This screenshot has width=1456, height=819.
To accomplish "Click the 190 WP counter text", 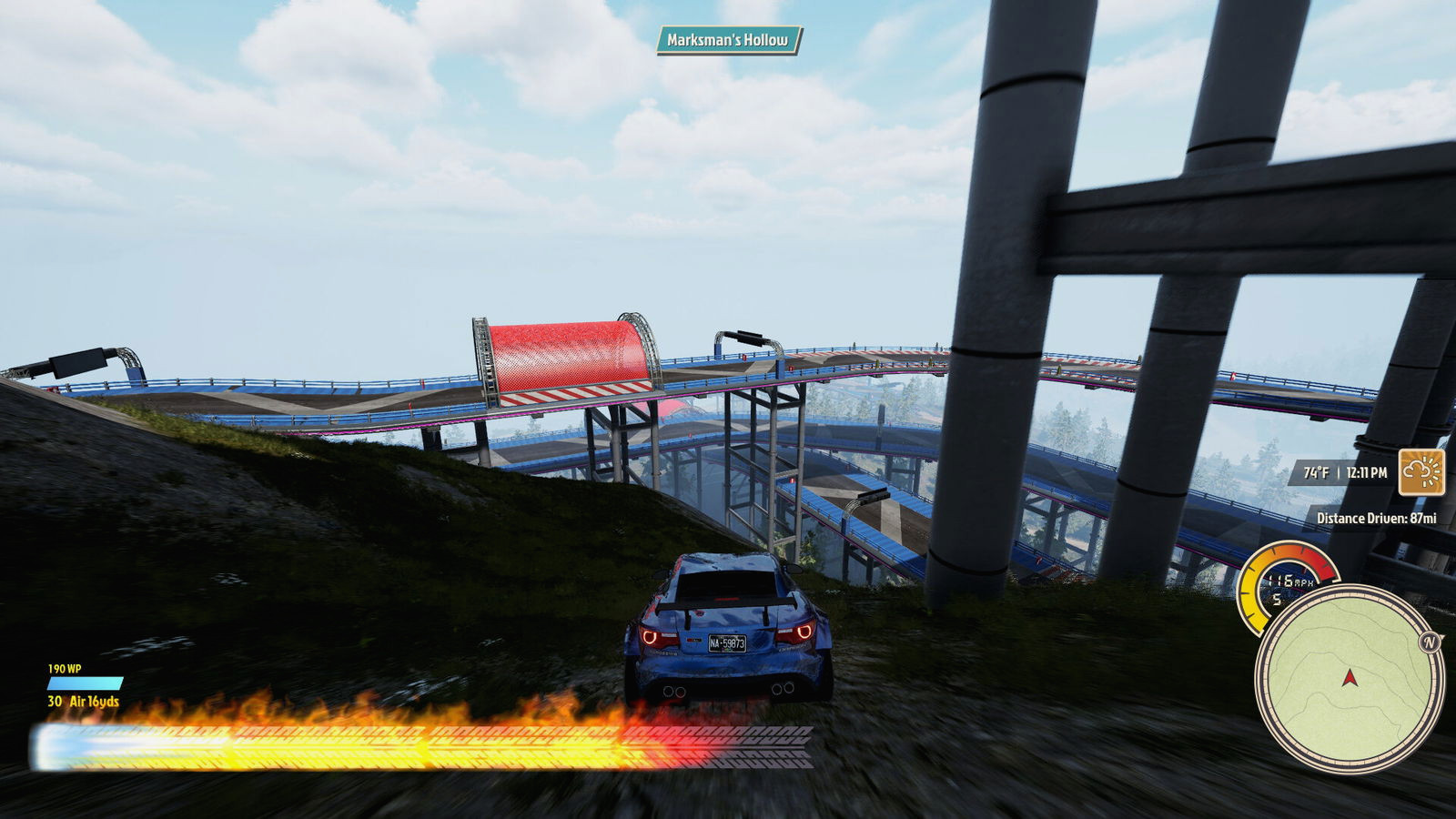I will [x=66, y=668].
